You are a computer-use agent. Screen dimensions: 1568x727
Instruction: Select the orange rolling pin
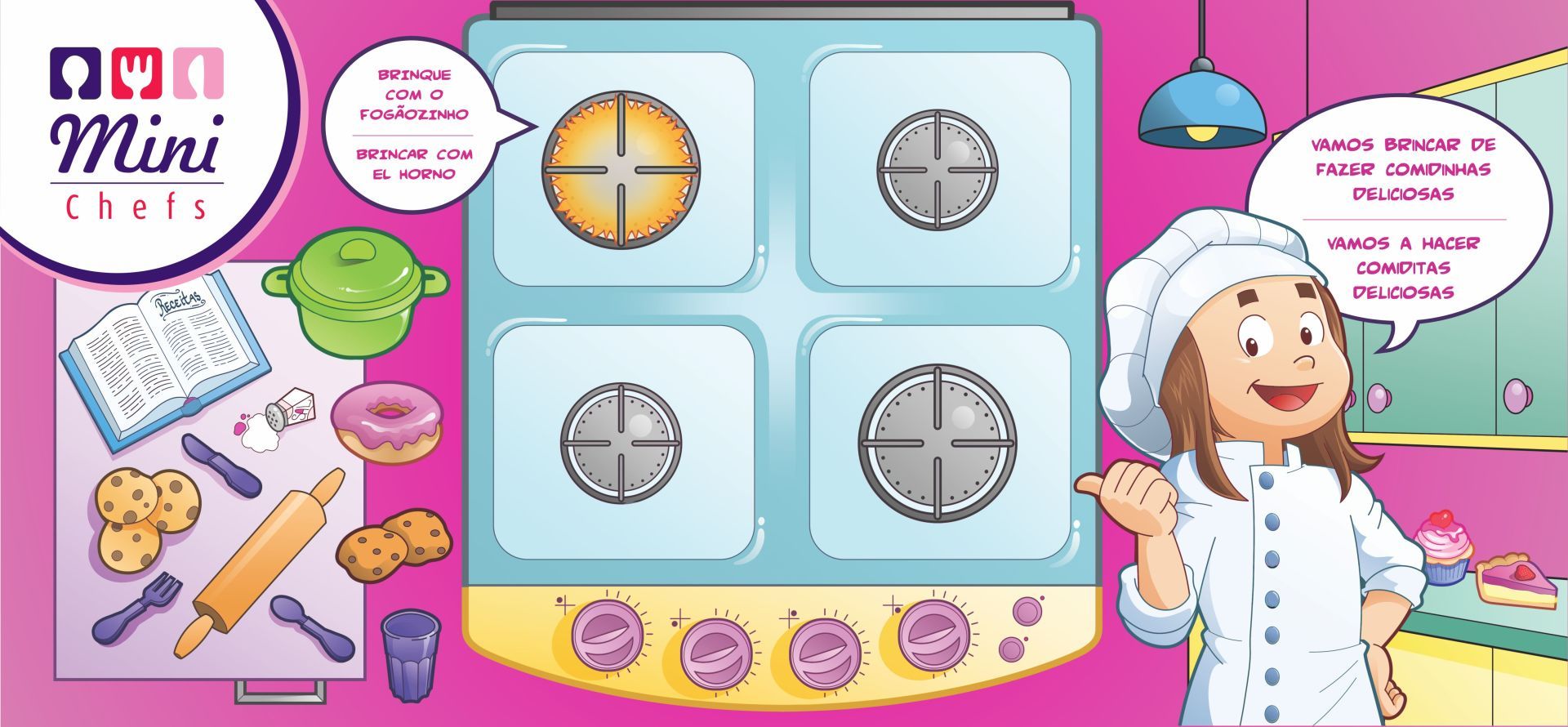pyautogui.click(x=258, y=562)
